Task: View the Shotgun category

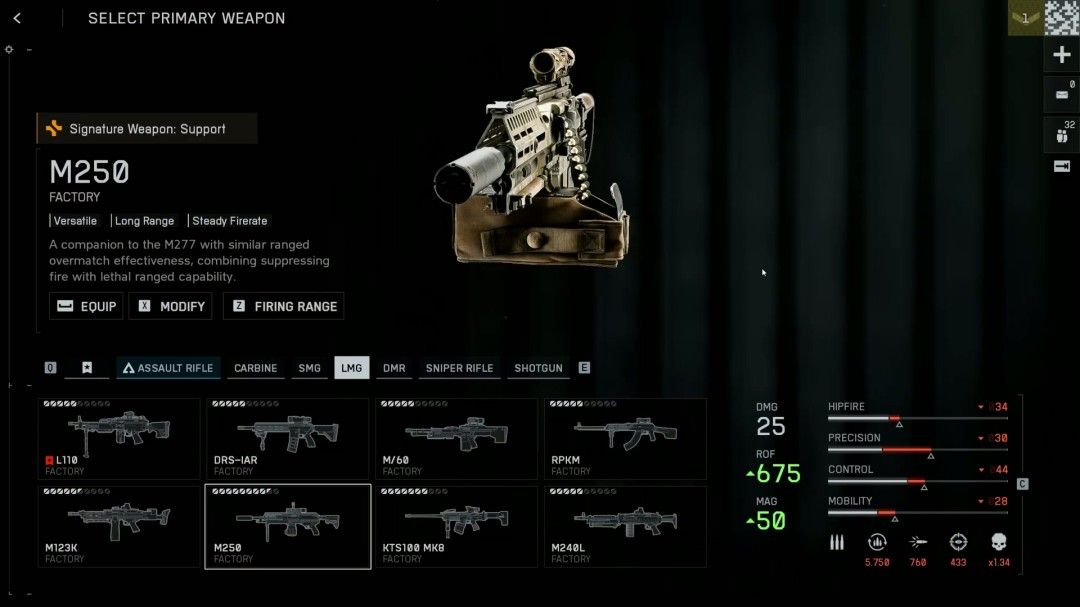Action: click(x=538, y=368)
